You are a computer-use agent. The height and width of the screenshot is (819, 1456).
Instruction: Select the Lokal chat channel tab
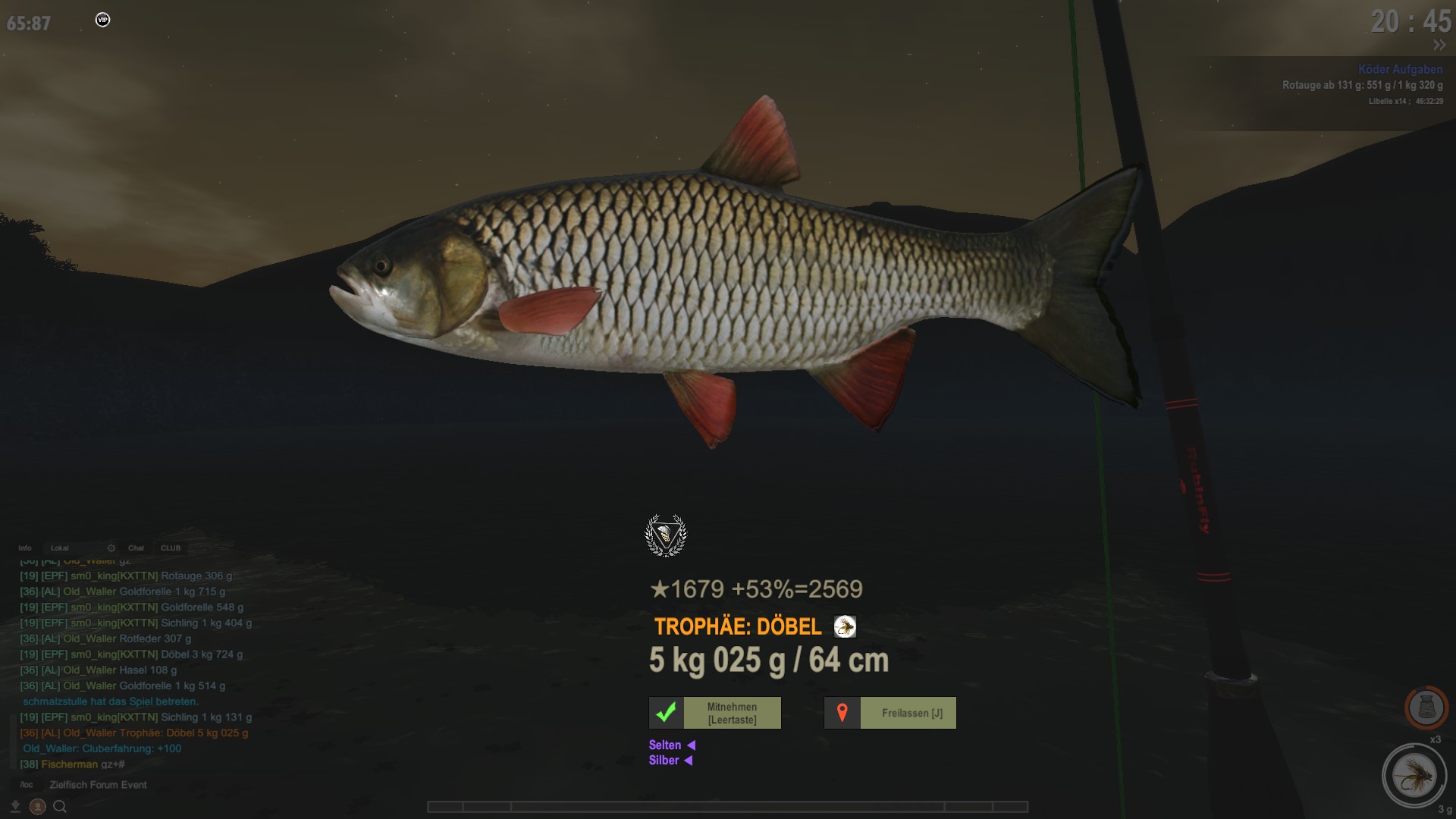click(x=60, y=548)
